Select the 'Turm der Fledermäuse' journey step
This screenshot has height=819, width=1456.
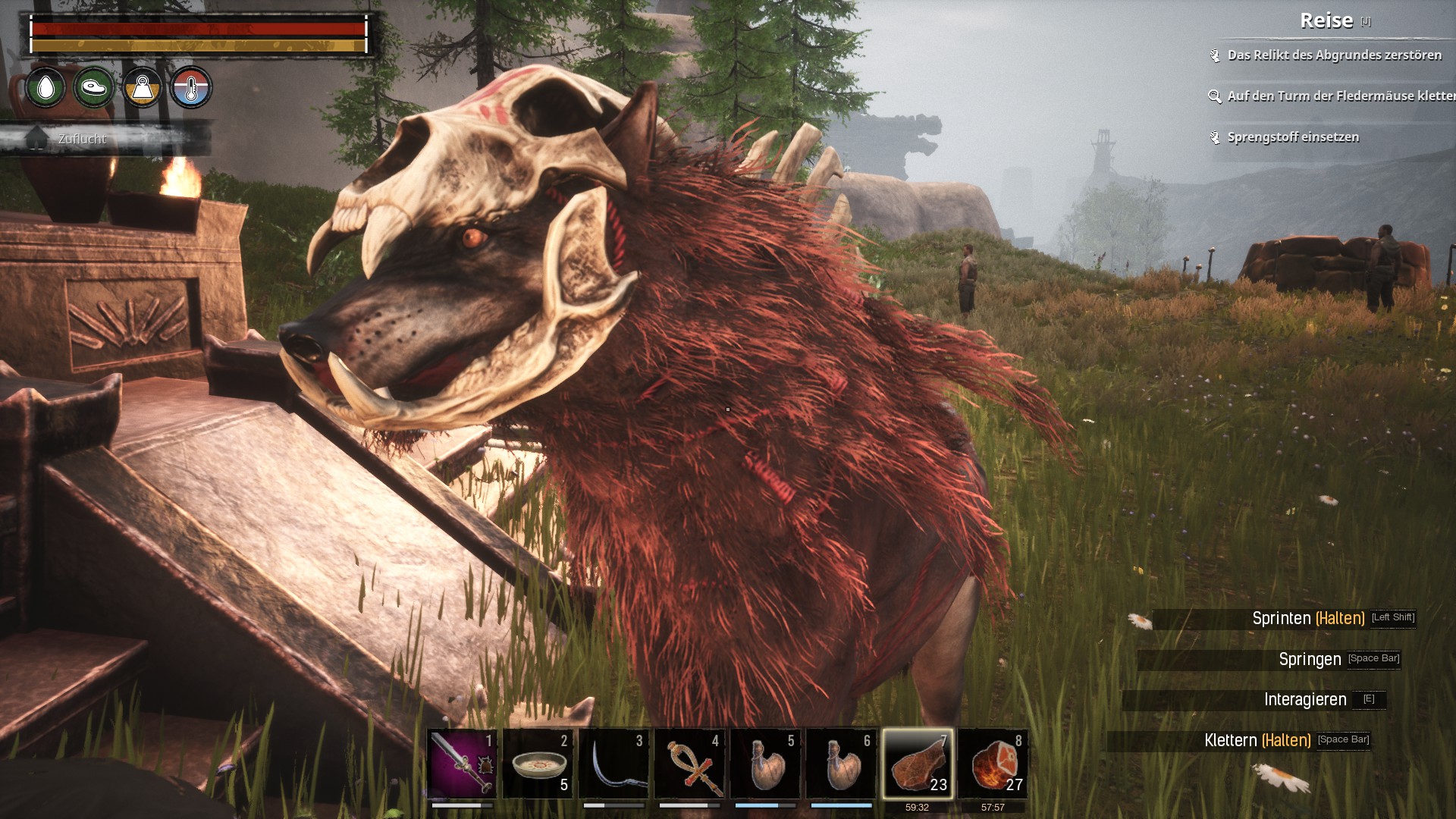(x=1340, y=96)
